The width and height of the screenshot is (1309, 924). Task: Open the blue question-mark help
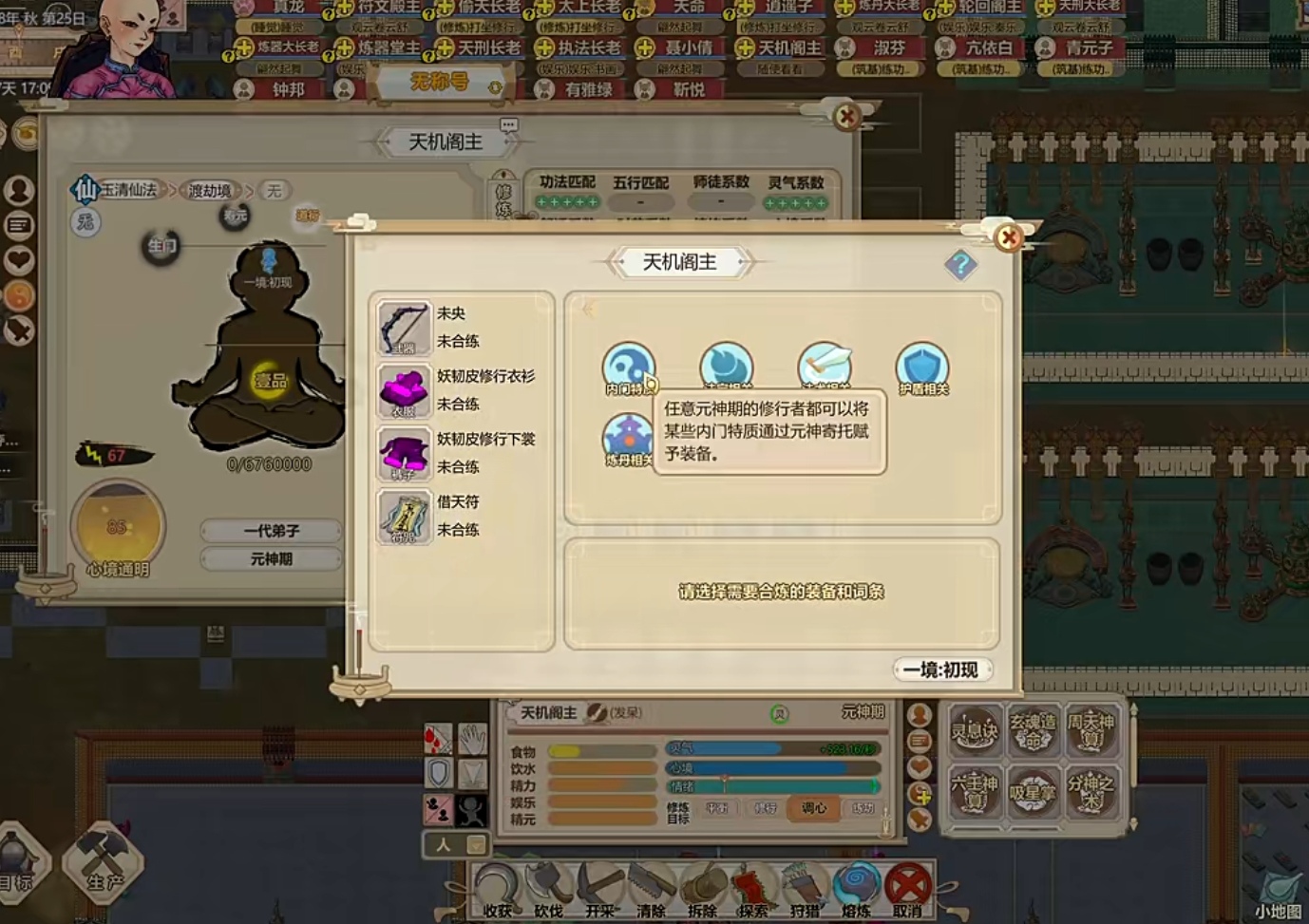coord(960,264)
